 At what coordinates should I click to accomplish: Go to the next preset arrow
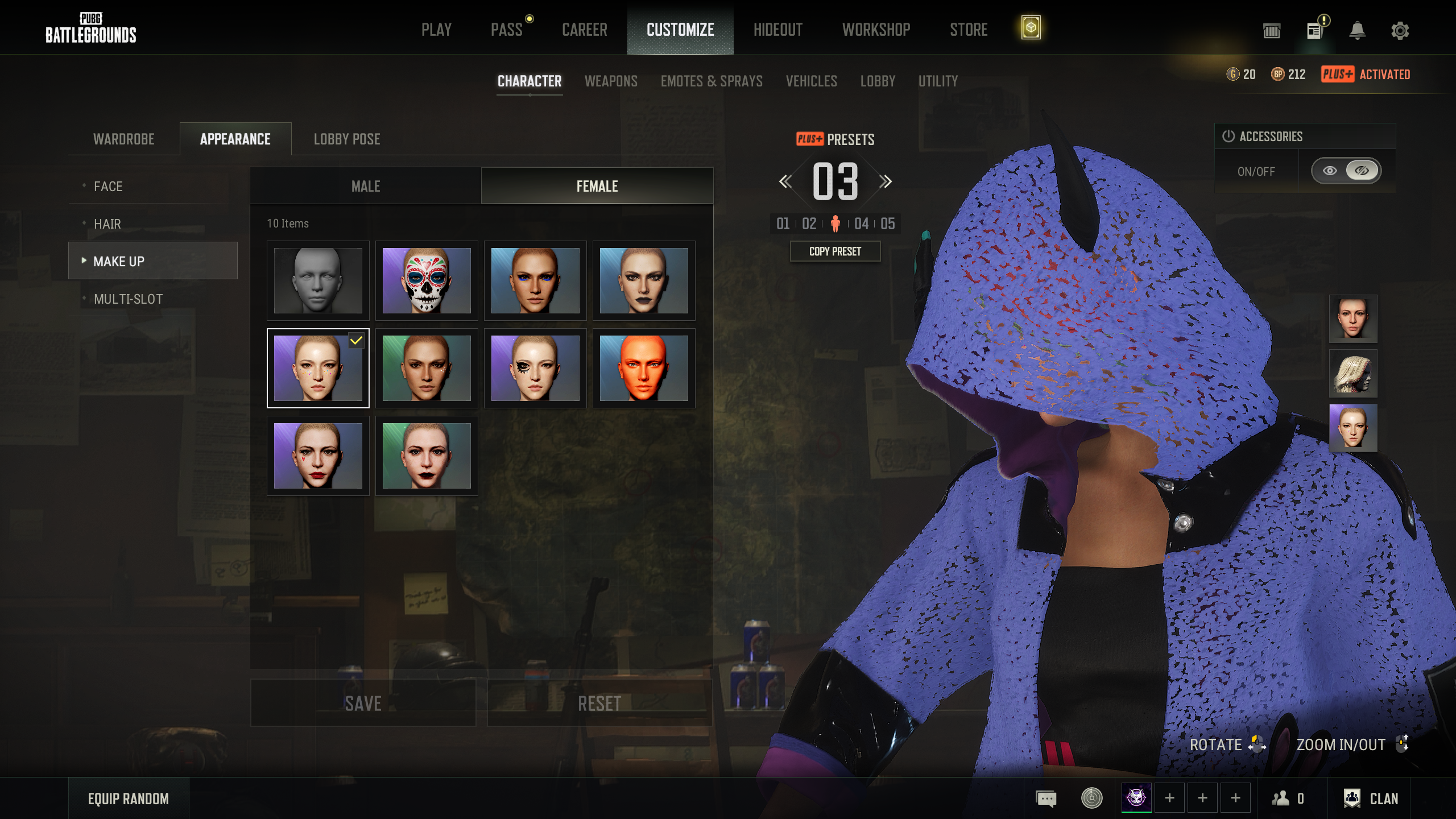coord(885,182)
